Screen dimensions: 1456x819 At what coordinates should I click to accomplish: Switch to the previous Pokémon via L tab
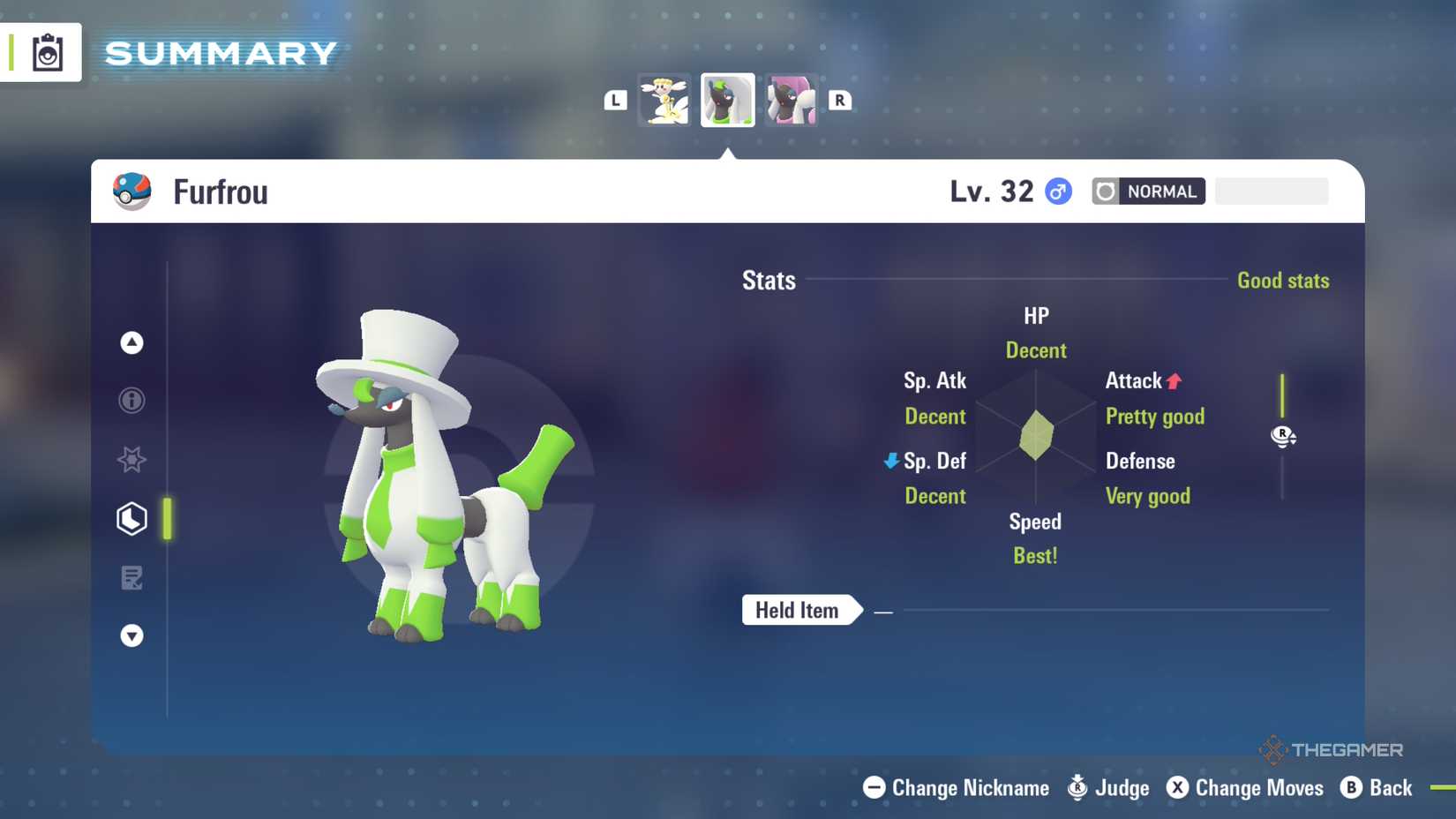[616, 100]
